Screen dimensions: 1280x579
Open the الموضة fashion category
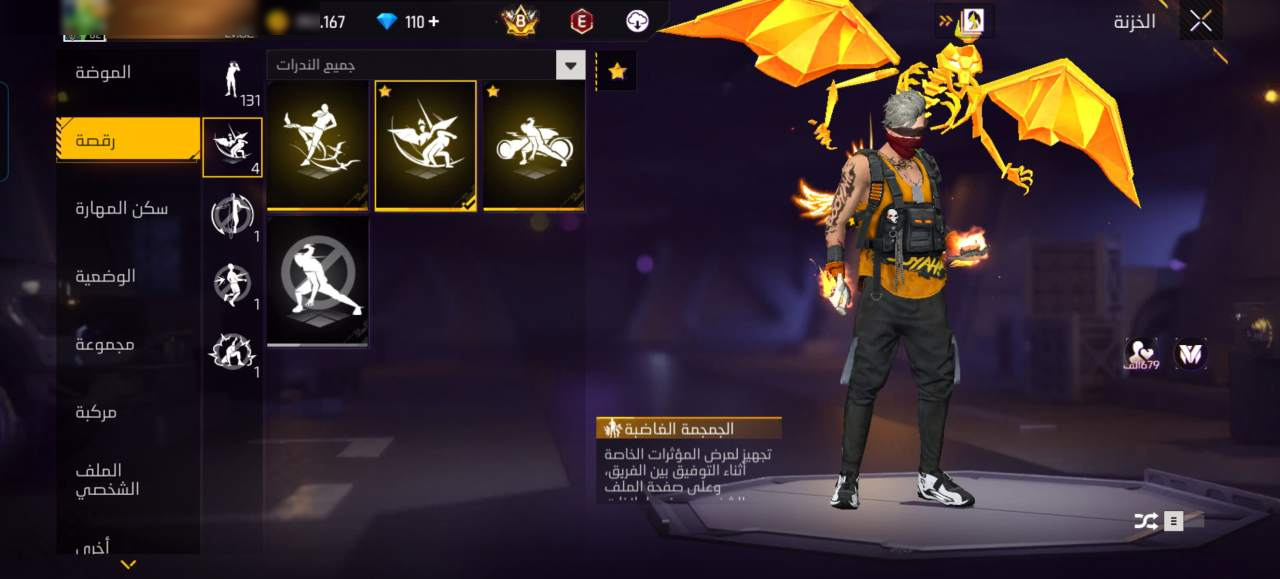click(x=103, y=73)
